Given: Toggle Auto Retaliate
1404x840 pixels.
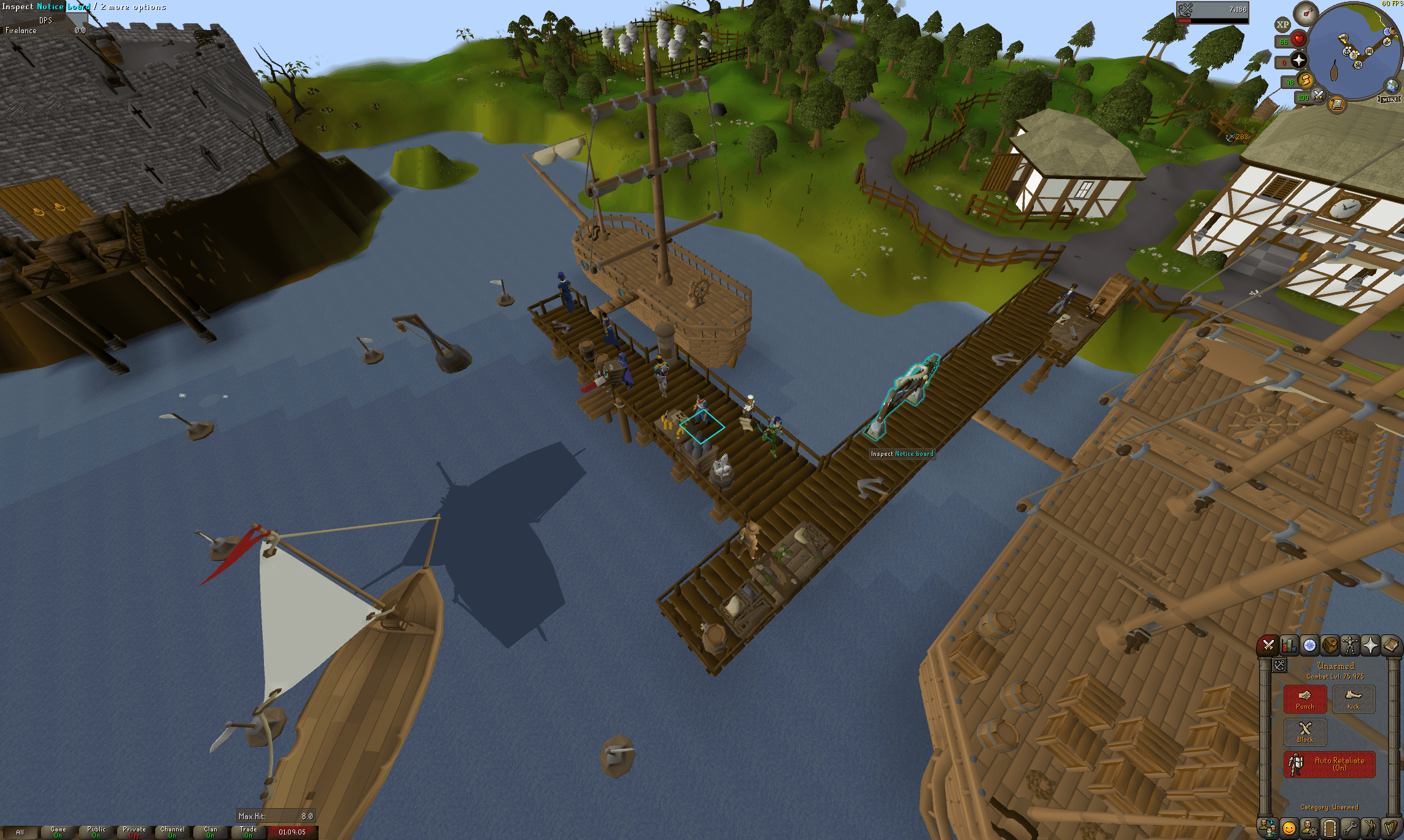Looking at the screenshot, I should coord(1329,764).
